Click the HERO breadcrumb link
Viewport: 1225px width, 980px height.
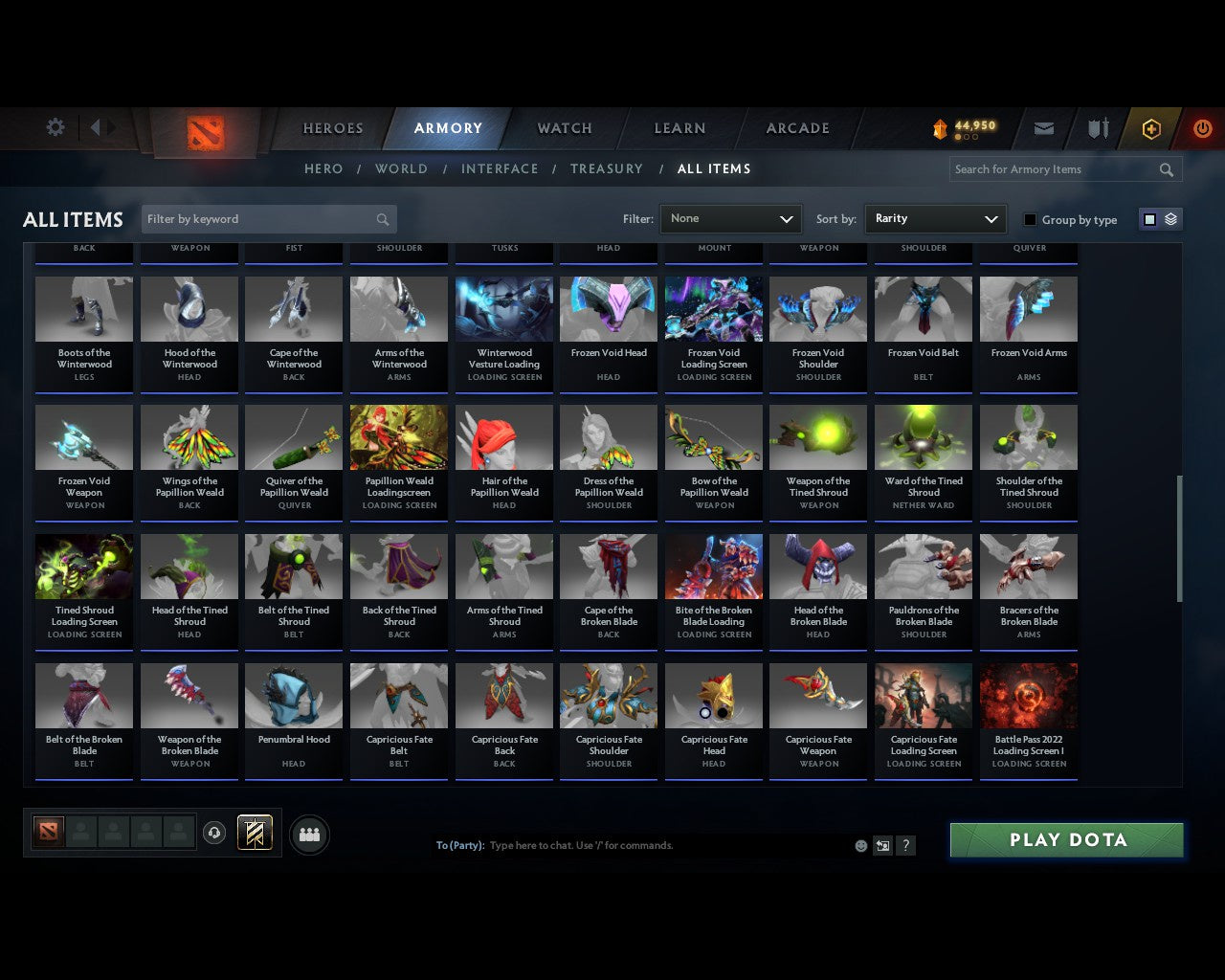click(x=323, y=168)
